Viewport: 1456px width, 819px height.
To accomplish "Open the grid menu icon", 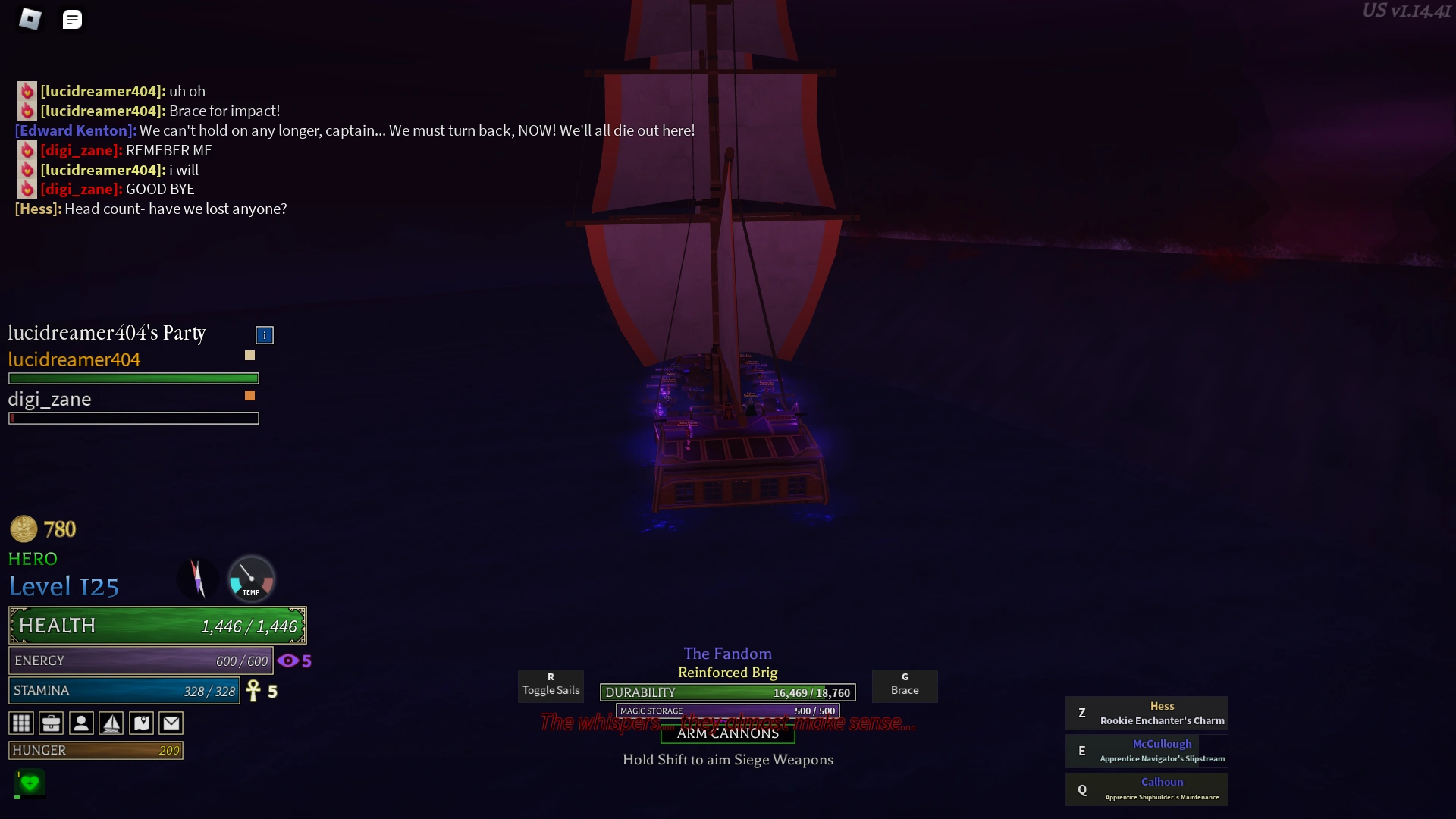I will point(21,723).
